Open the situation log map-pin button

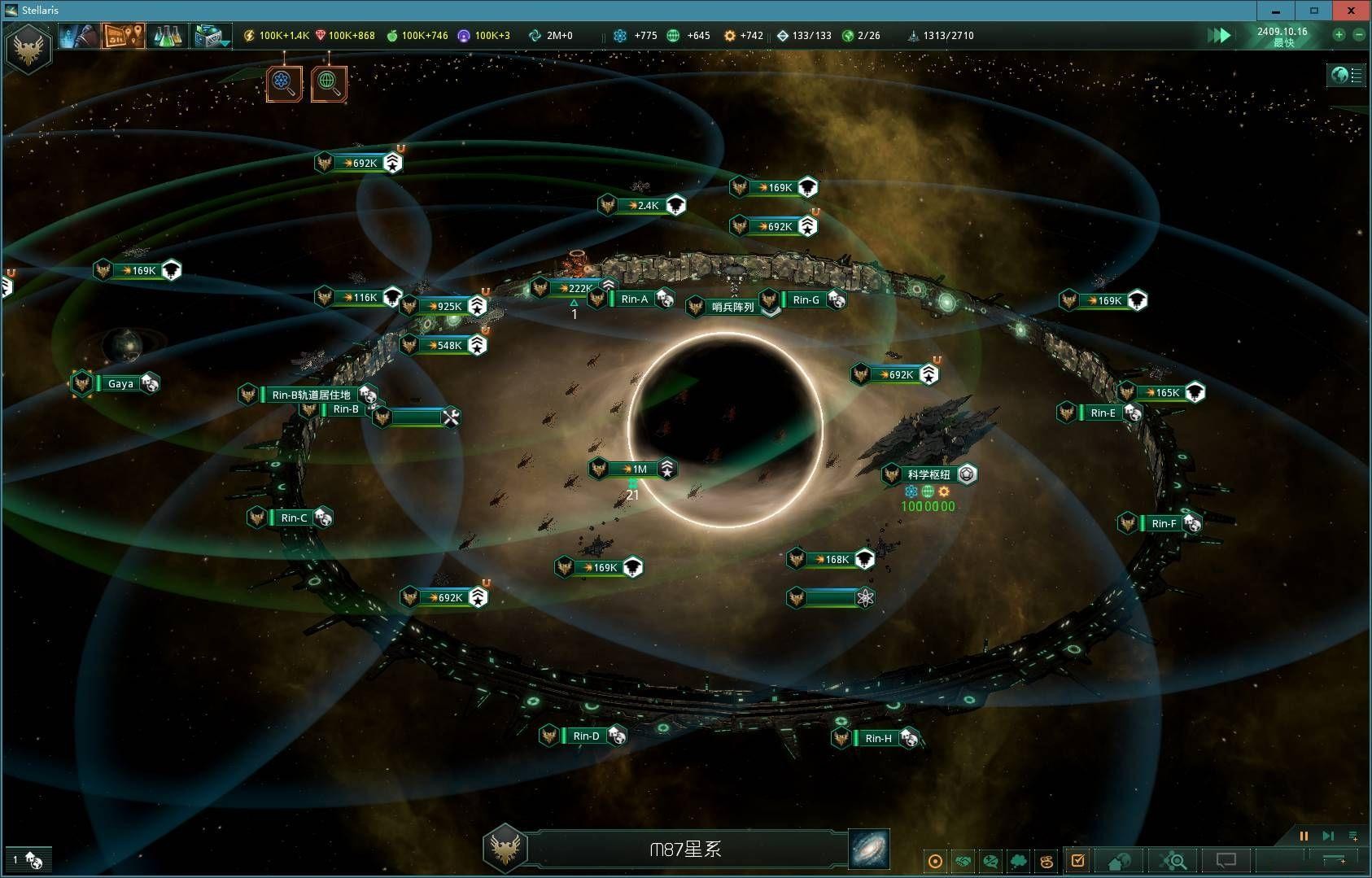pos(123,36)
